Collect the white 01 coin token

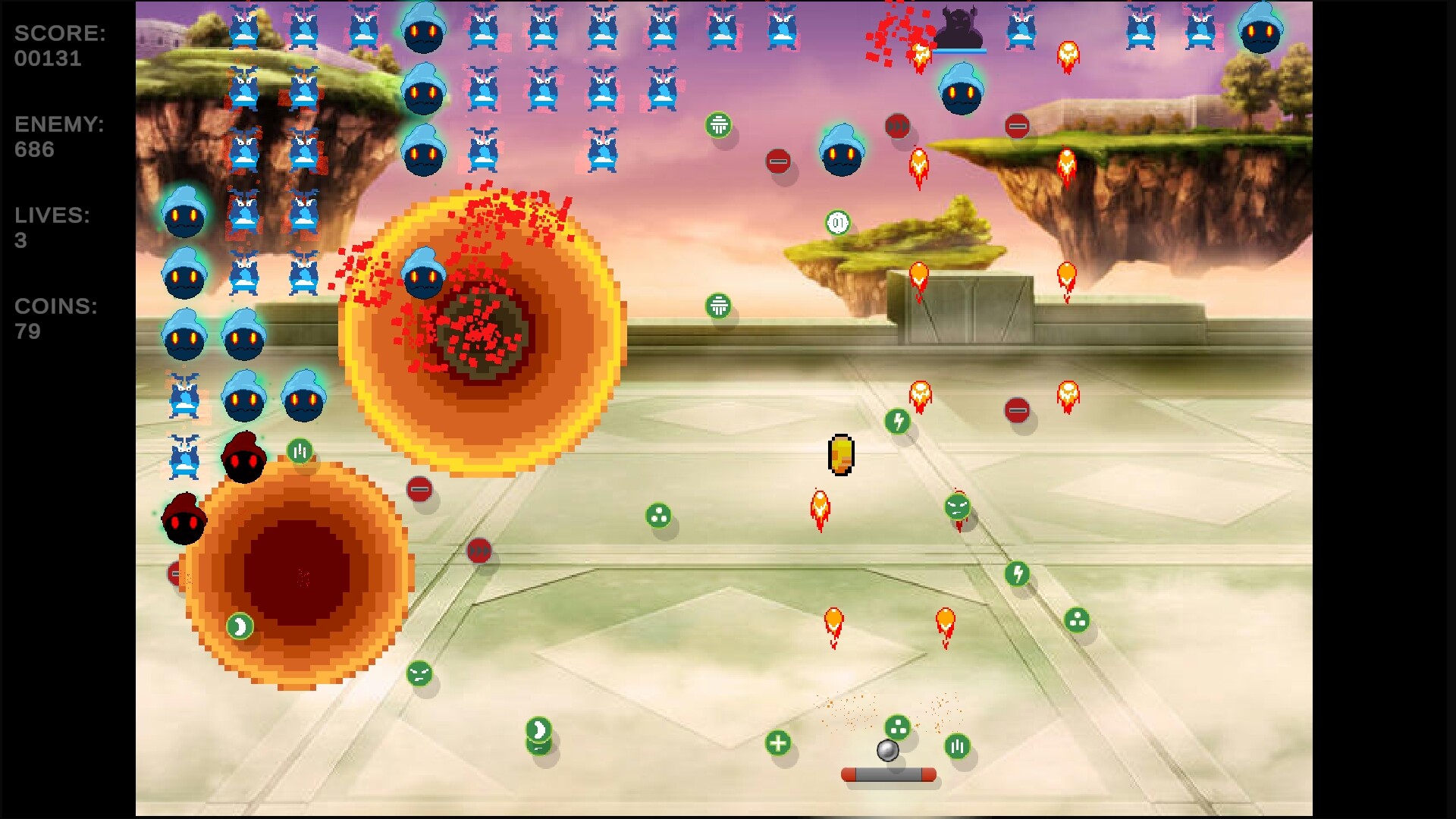click(838, 222)
